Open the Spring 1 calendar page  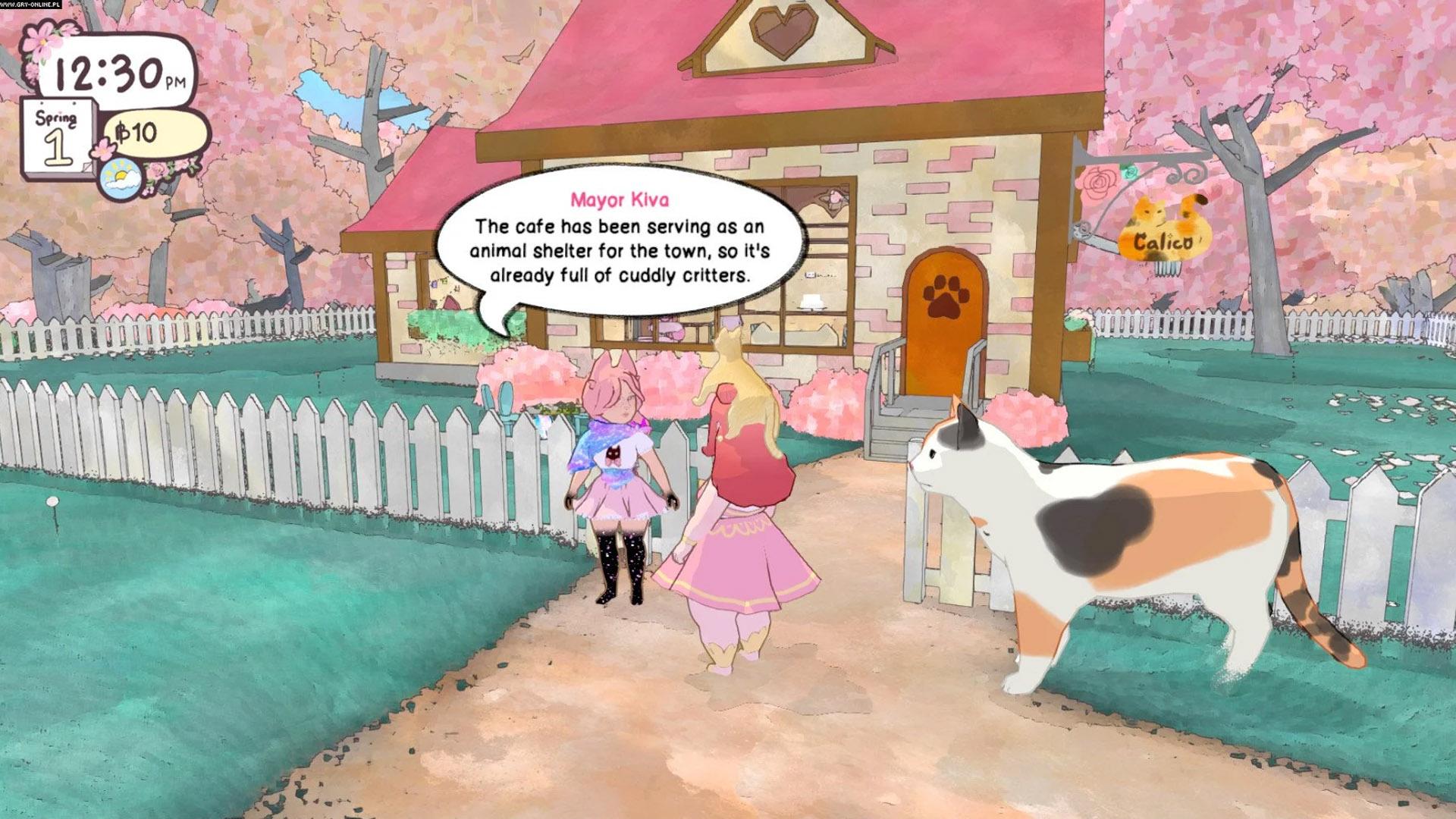[58, 139]
